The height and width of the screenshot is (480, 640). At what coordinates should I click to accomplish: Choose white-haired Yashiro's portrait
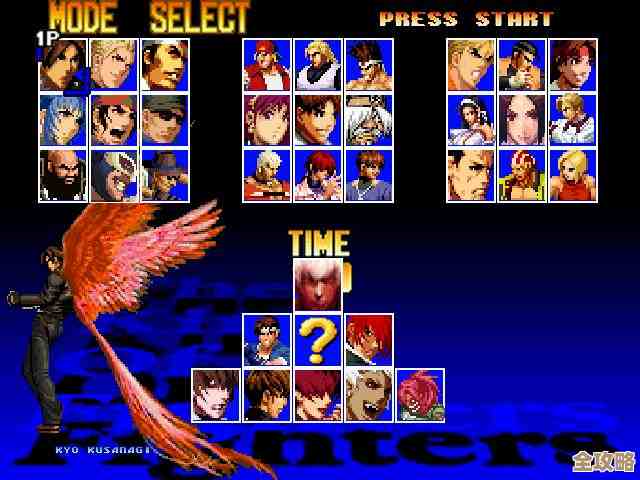tap(267, 175)
